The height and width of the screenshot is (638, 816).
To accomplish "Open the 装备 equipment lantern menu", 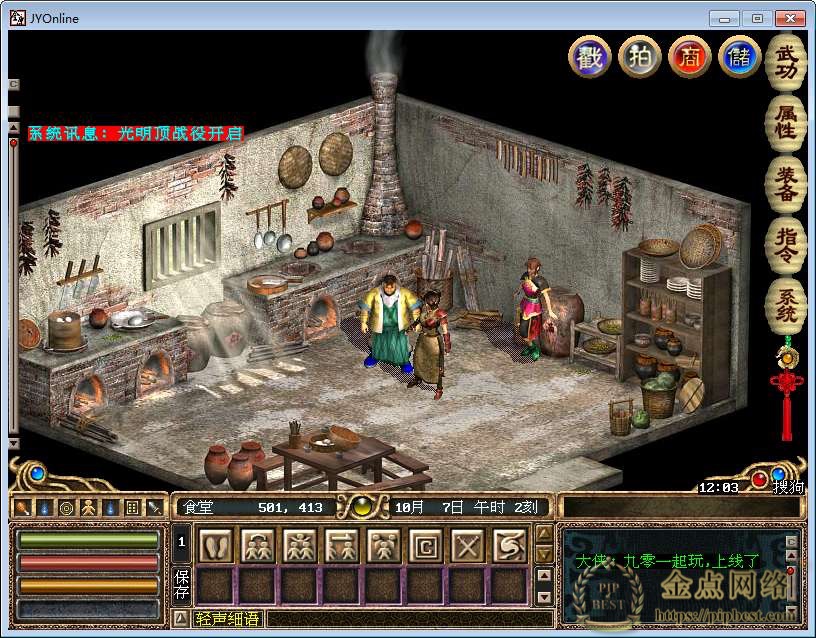I will click(786, 183).
